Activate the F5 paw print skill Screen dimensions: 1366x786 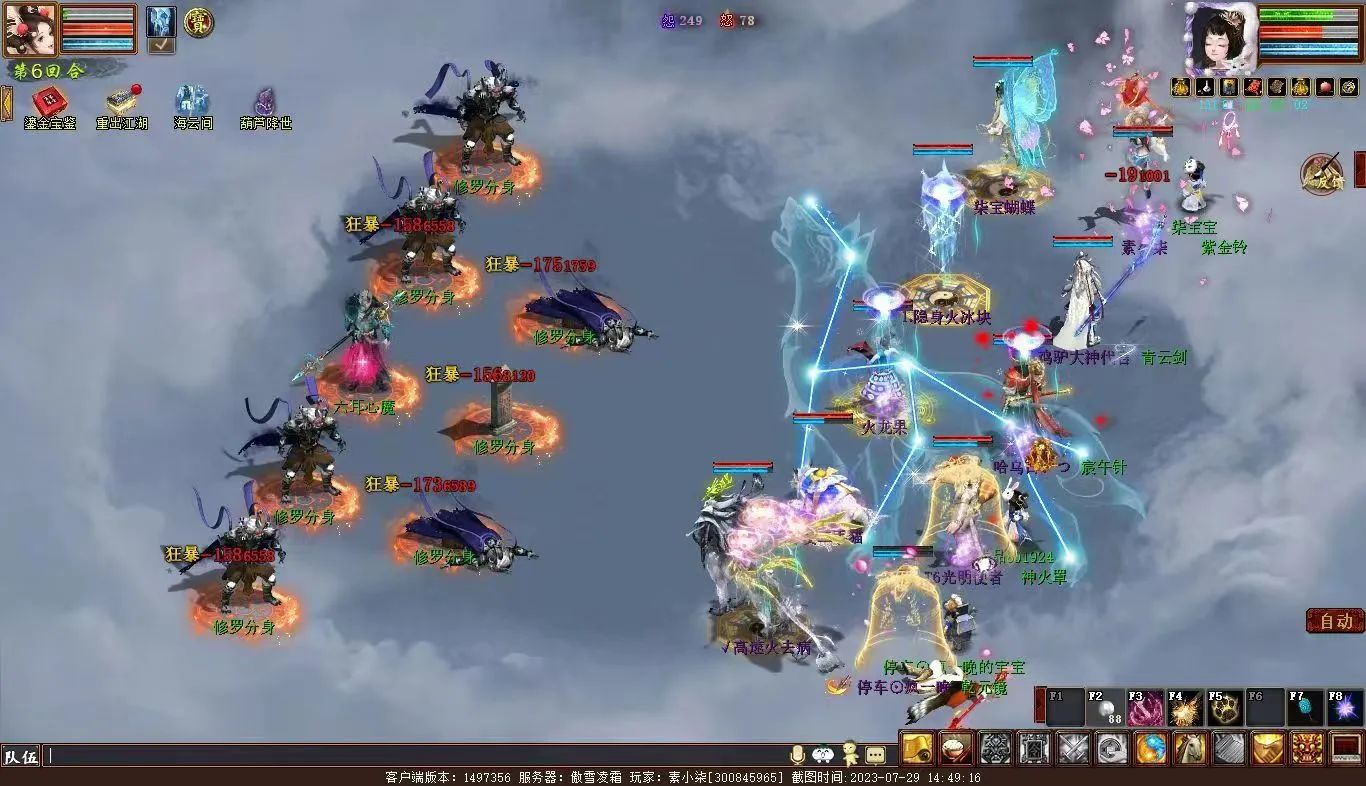pyautogui.click(x=1226, y=708)
